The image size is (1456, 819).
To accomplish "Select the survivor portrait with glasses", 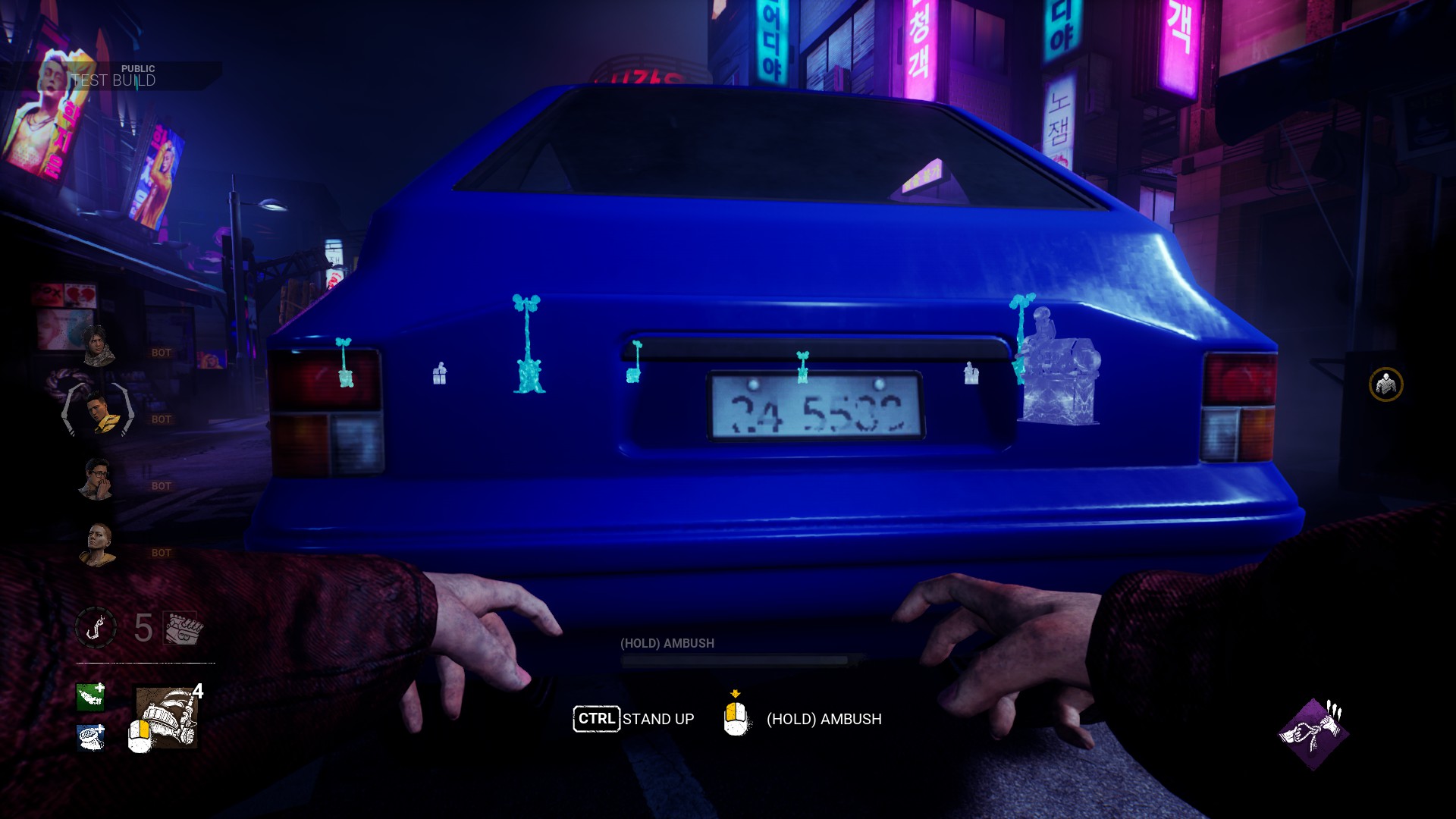I will click(x=97, y=479).
